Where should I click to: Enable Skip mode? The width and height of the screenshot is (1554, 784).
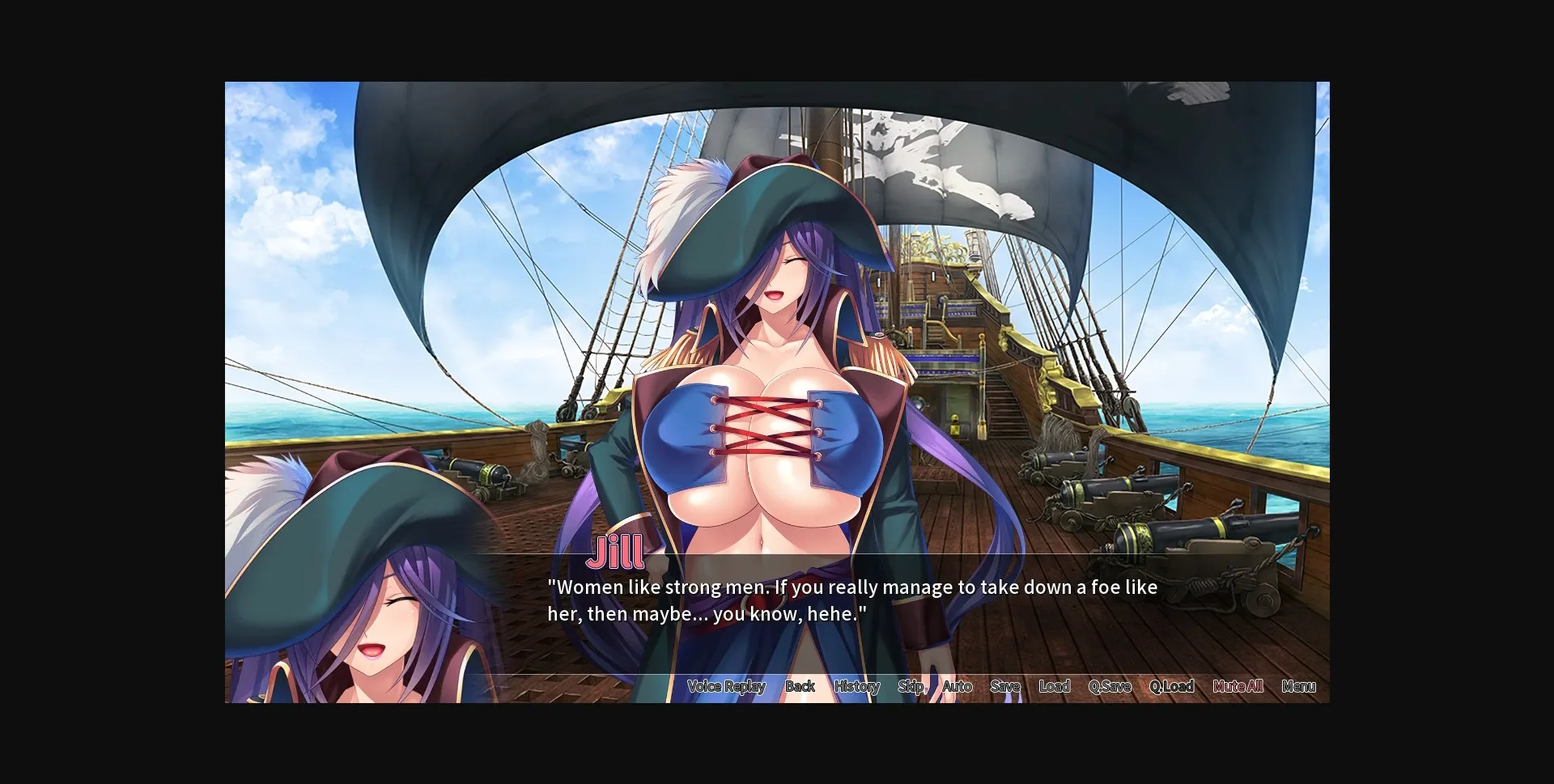pos(911,686)
